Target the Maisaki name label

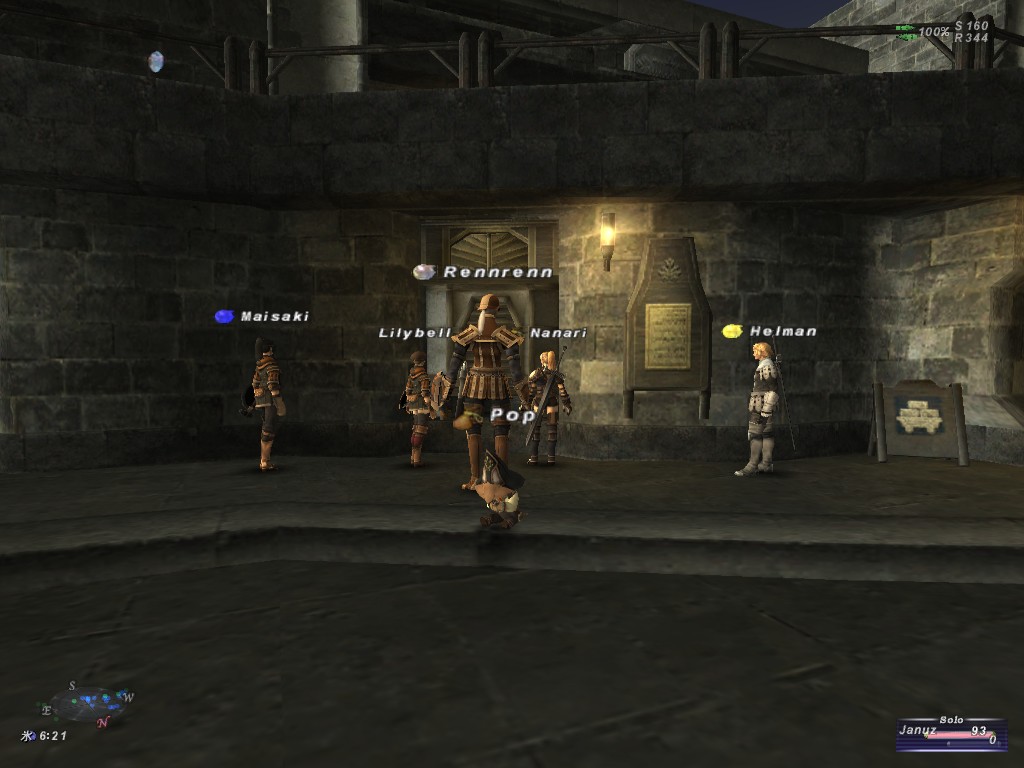tap(274, 316)
